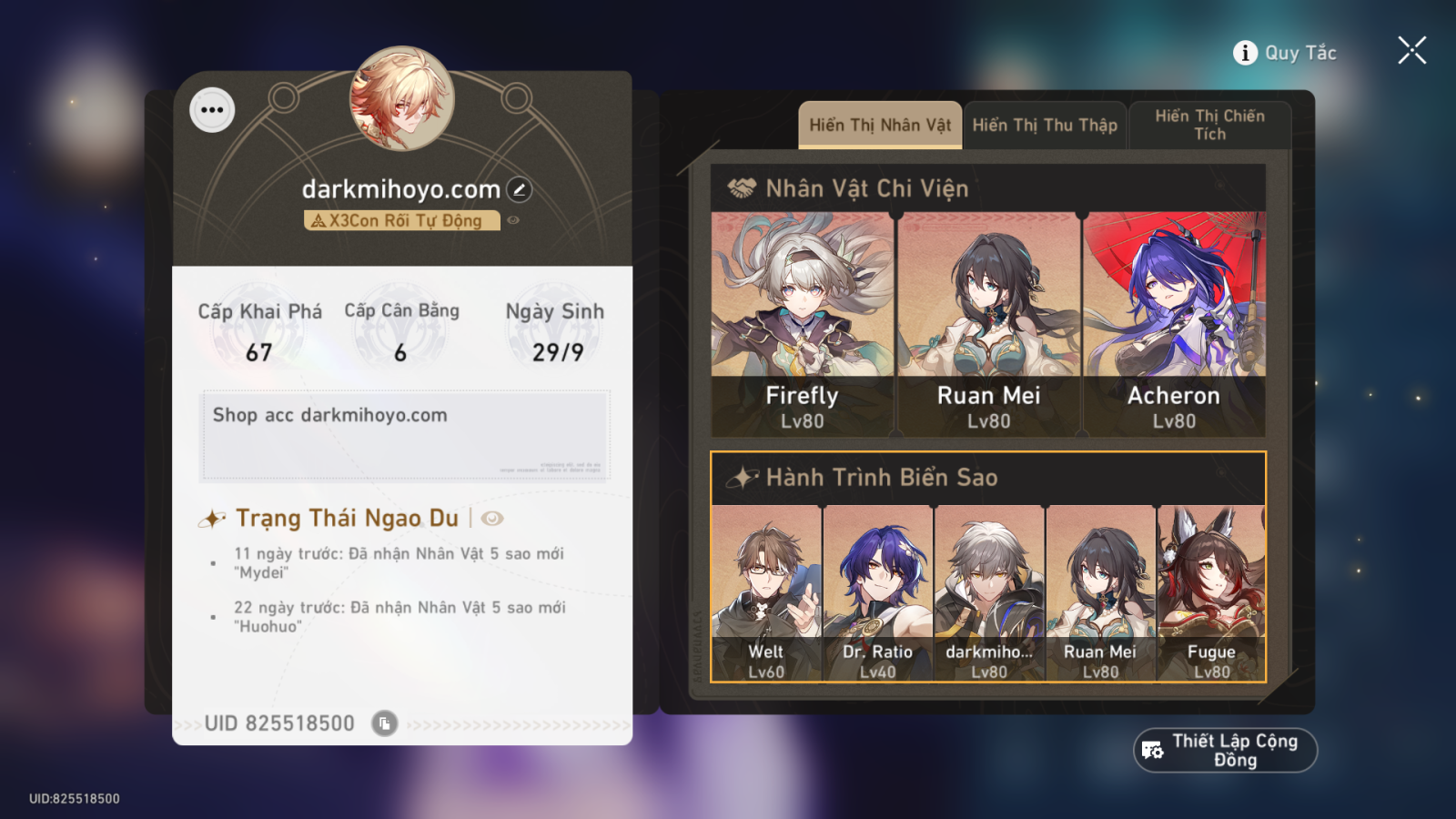This screenshot has width=1456, height=819.
Task: Open the ellipsis options menu on profile card
Action: pyautogui.click(x=213, y=109)
